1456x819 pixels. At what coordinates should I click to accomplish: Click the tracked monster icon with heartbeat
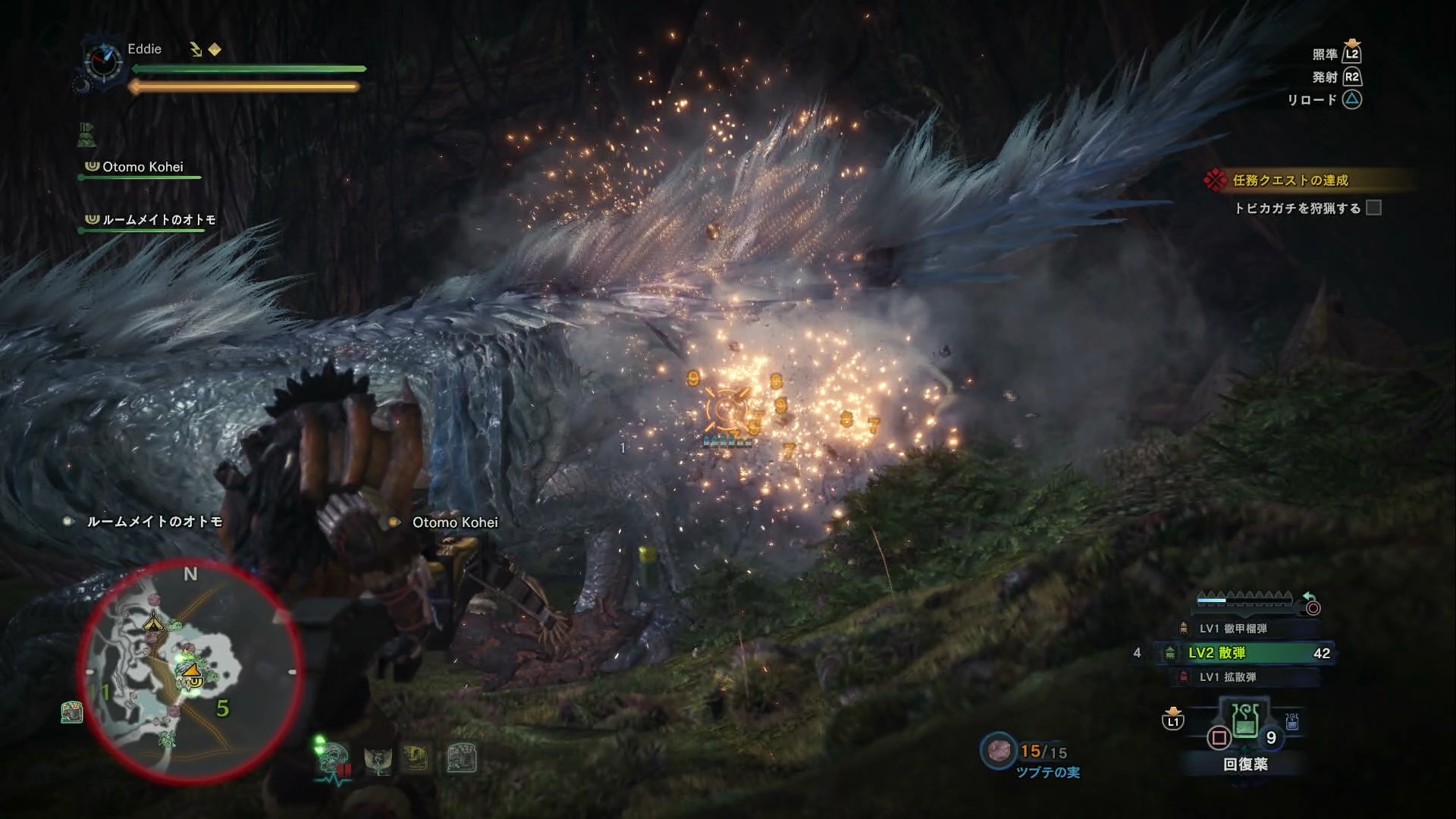click(x=334, y=760)
